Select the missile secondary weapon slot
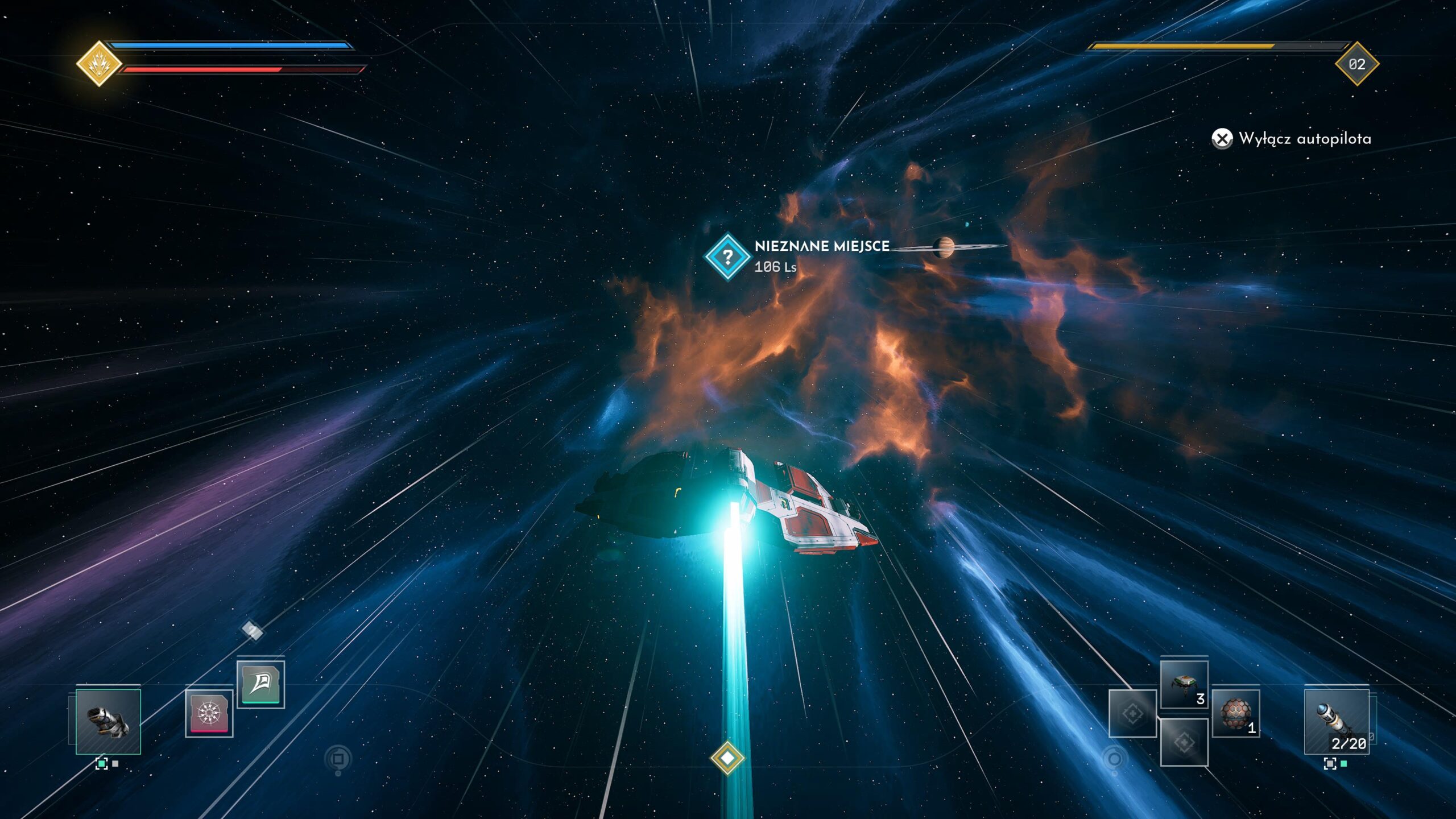 click(x=1336, y=720)
